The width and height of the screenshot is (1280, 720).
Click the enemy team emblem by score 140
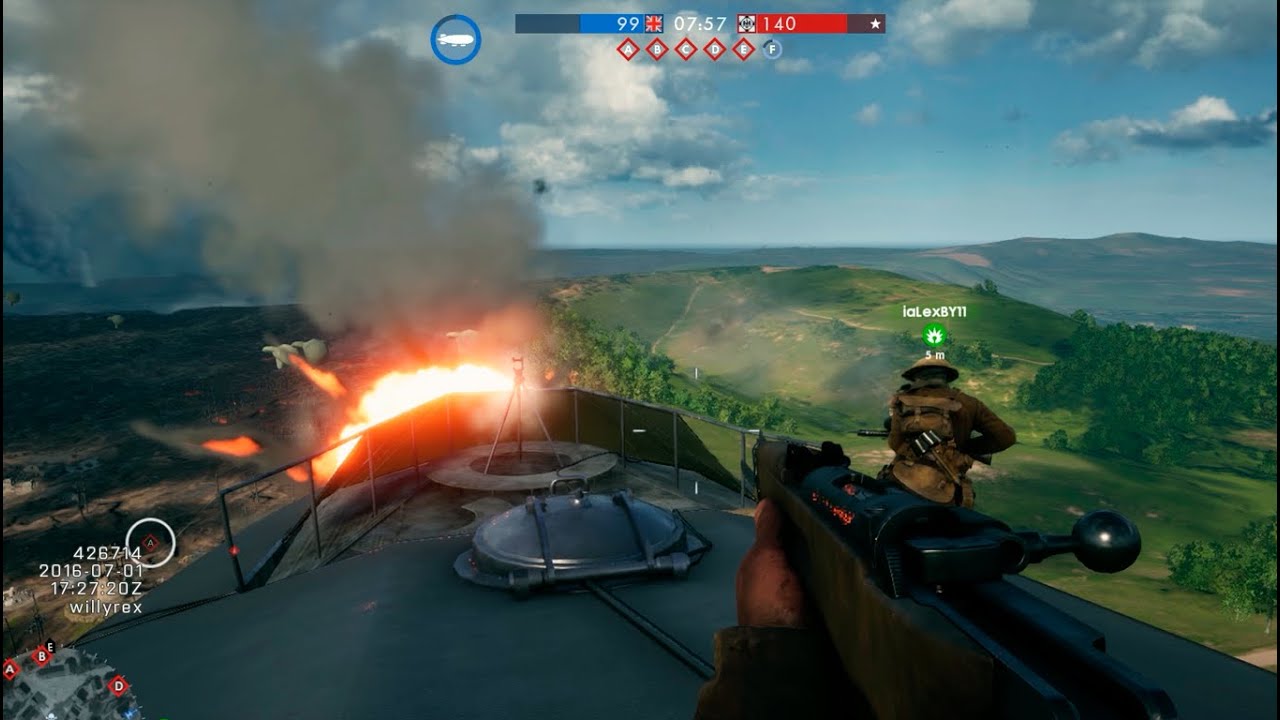click(746, 23)
